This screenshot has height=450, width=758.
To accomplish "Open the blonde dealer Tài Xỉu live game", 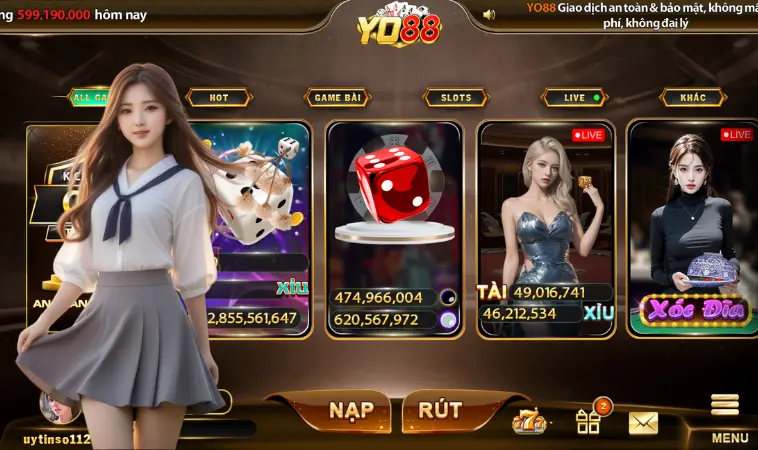I will (x=545, y=228).
